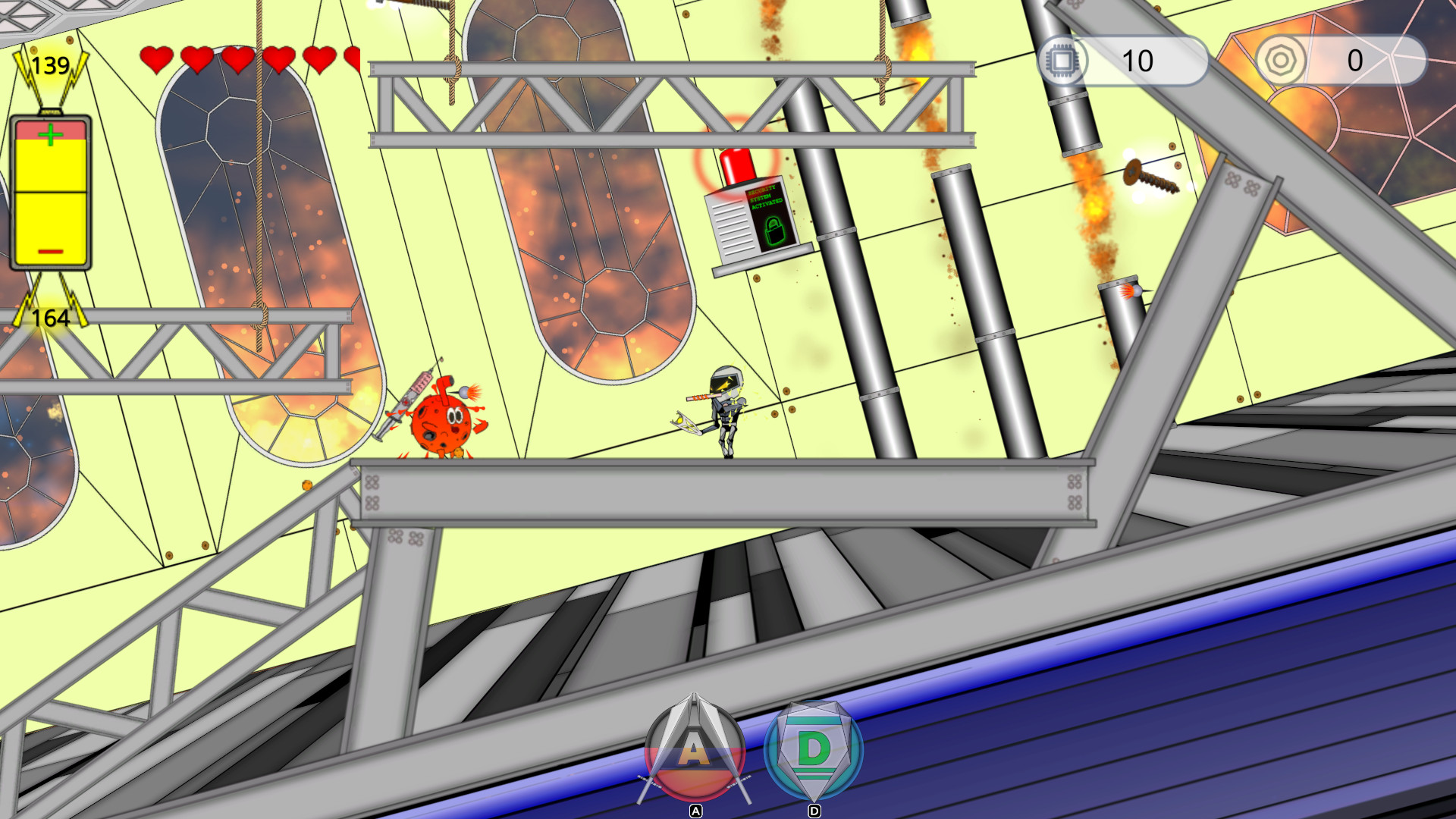Toggle the SECURITY SYSTEM ACTIVATED display
This screenshot has height=819, width=1456.
coord(764,196)
